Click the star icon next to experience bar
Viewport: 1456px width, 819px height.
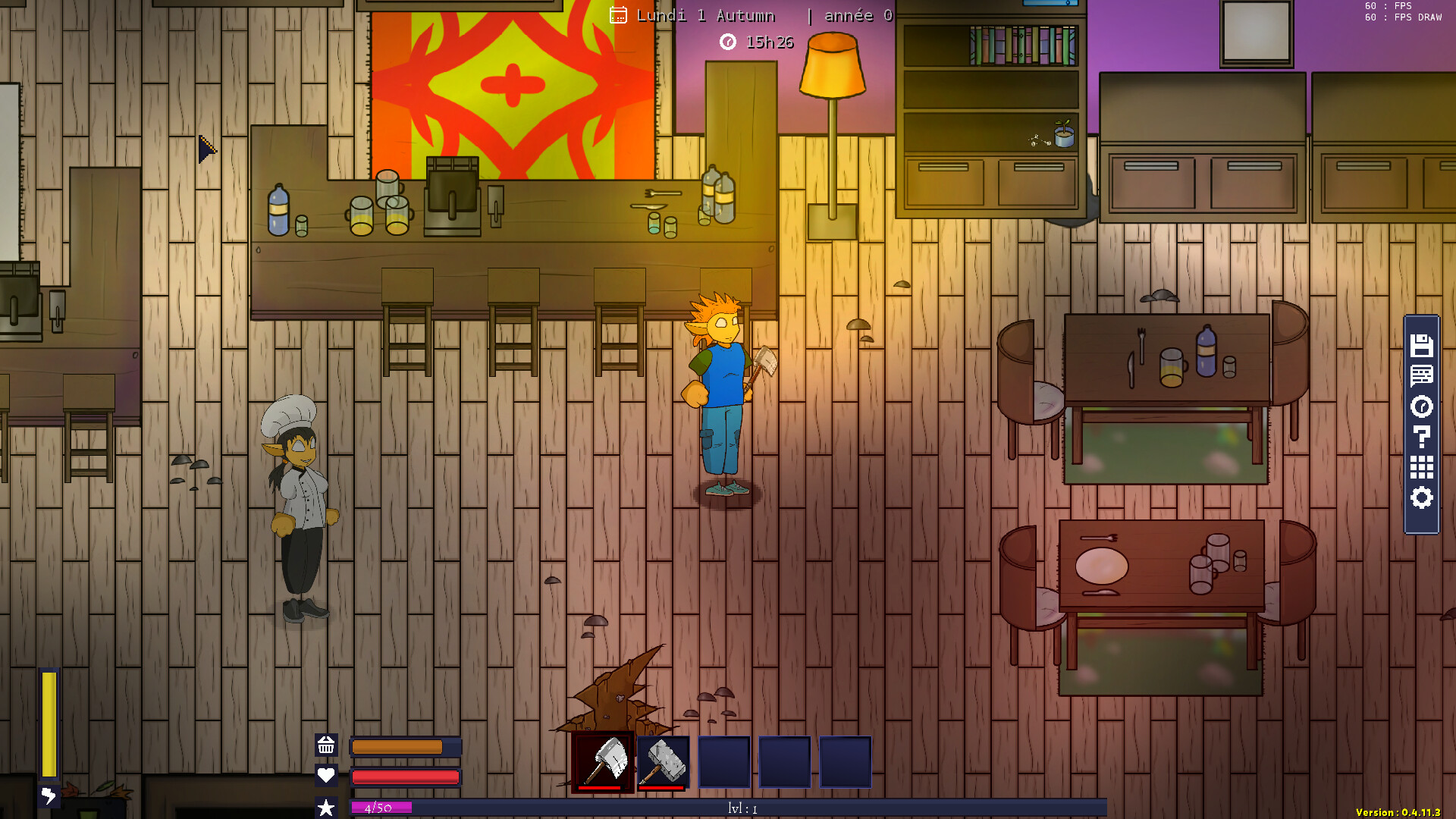[x=328, y=805]
